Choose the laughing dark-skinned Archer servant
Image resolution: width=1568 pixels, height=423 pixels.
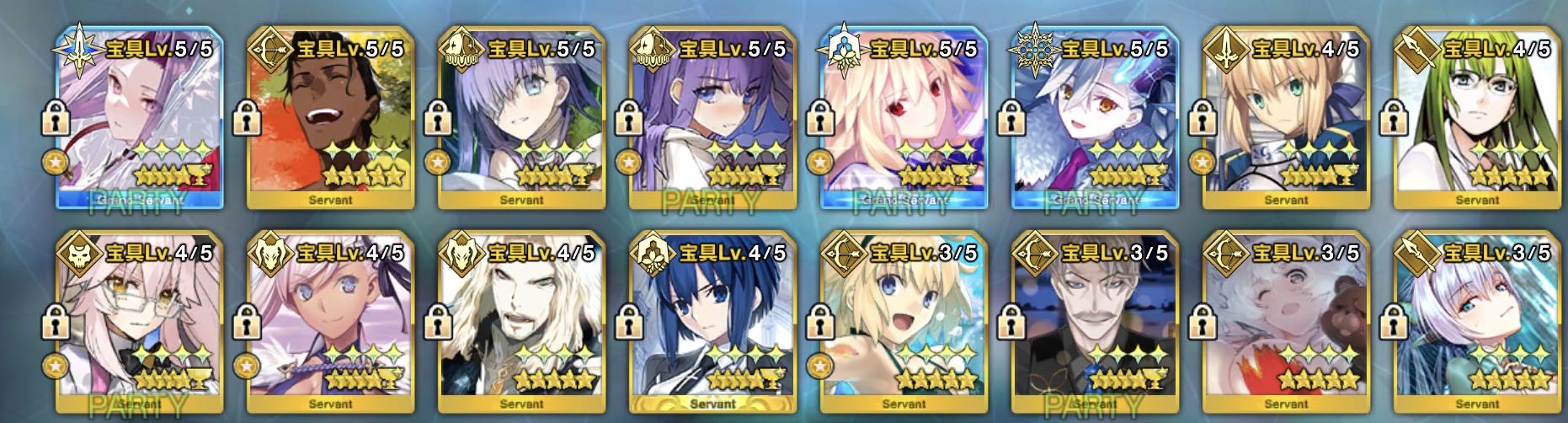[x=330, y=118]
